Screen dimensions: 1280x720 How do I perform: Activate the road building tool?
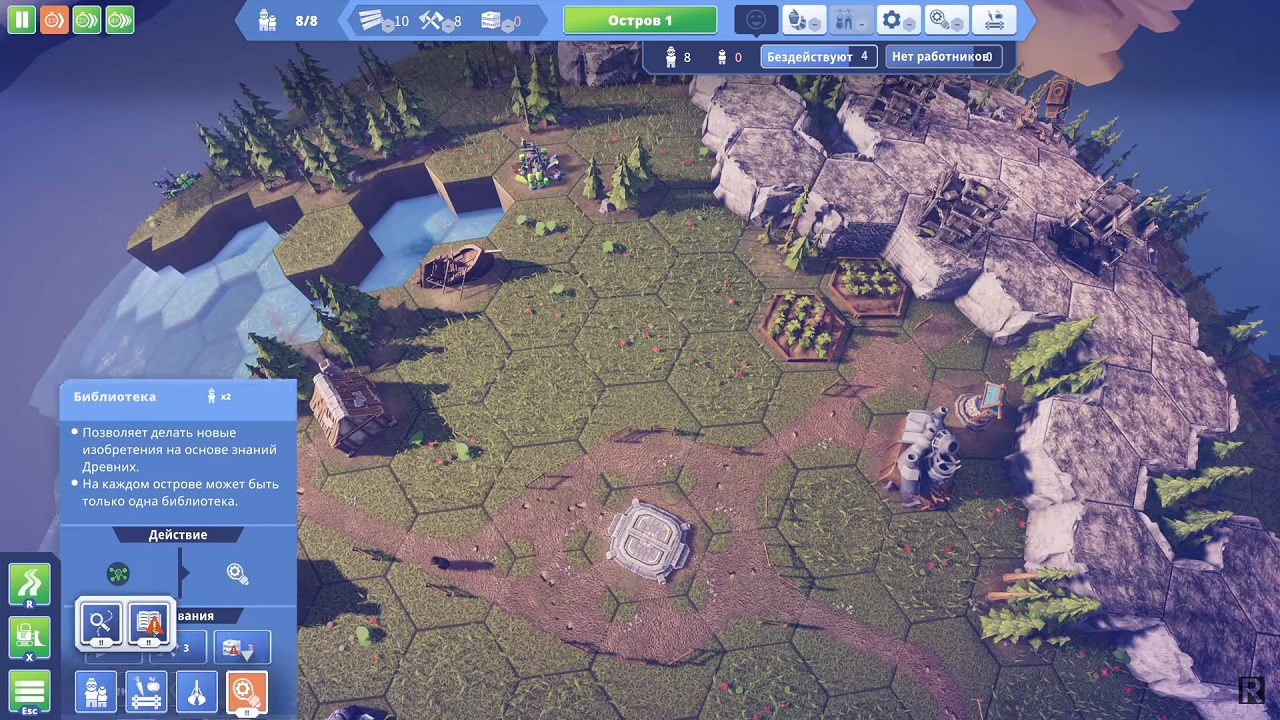(29, 585)
